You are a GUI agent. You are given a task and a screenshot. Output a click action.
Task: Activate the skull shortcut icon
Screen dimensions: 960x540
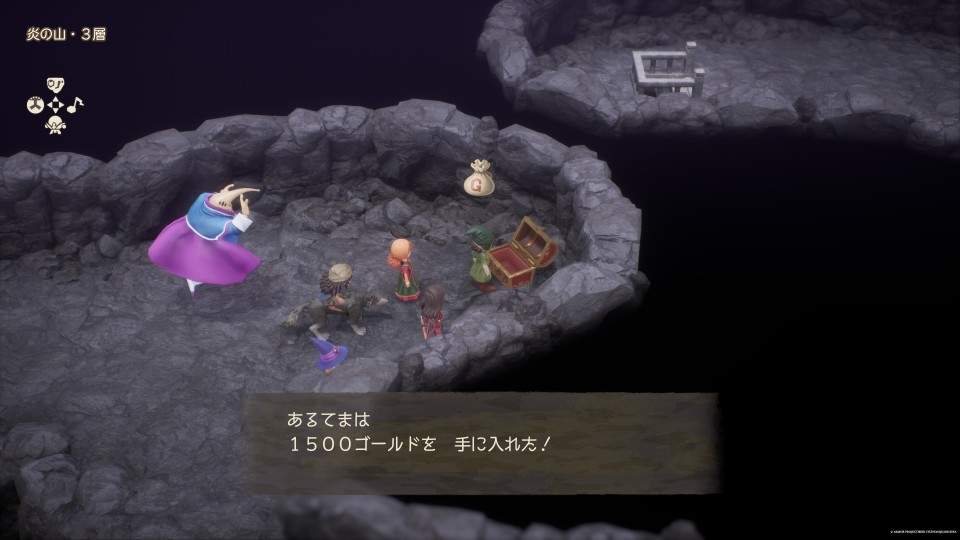[54, 124]
